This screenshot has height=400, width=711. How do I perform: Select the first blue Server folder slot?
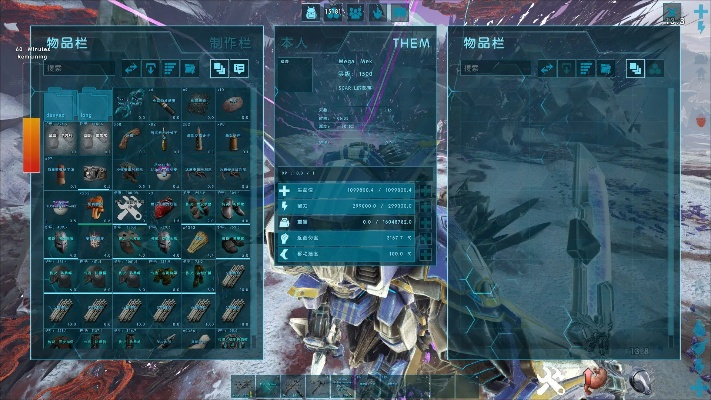60,106
